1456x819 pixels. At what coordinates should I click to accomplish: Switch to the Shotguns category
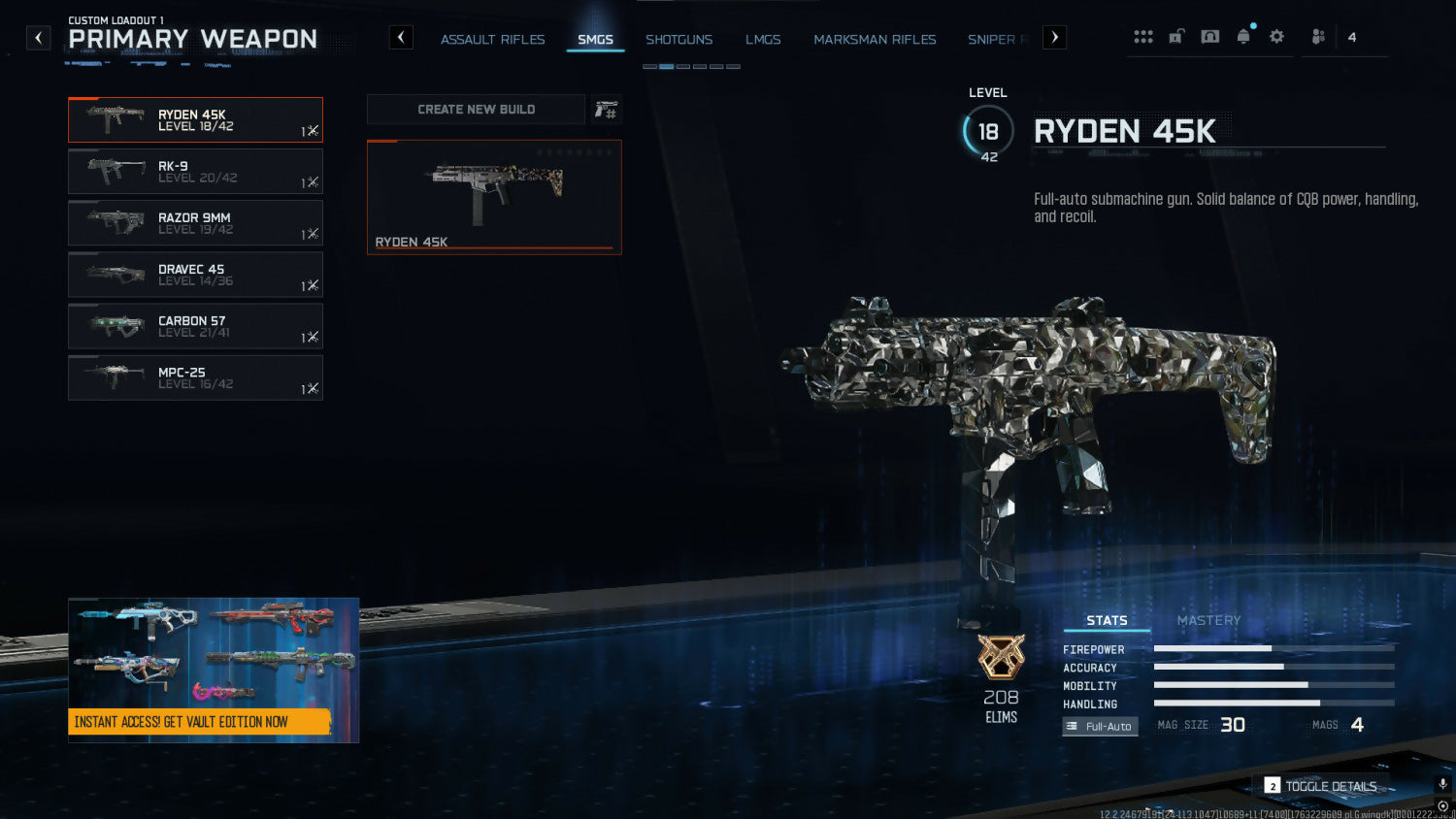click(x=678, y=40)
